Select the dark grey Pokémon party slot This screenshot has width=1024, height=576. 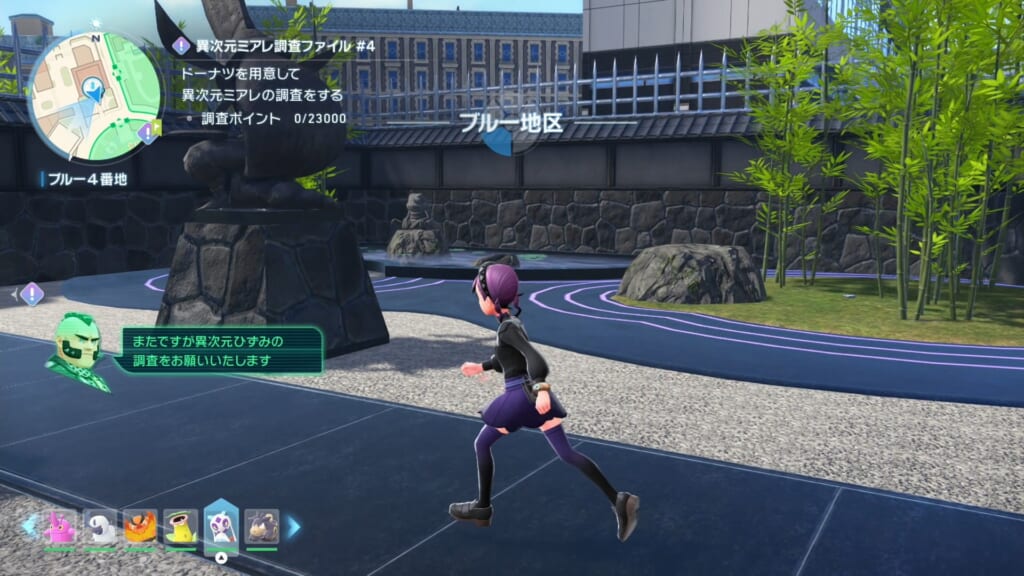pyautogui.click(x=261, y=526)
